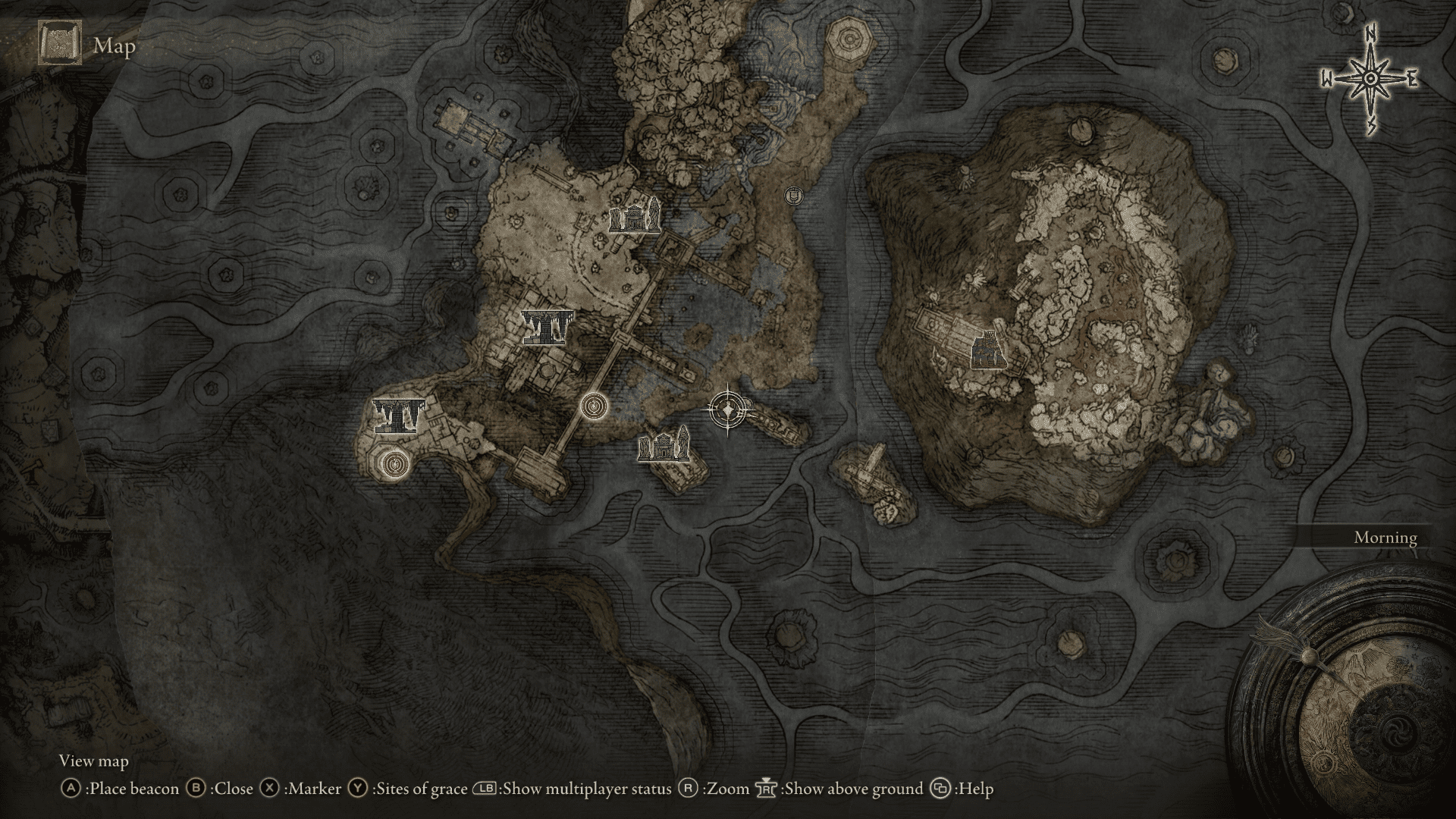Click the large church icon north of the bridge
Viewport: 1456px width, 819px height.
tap(634, 218)
